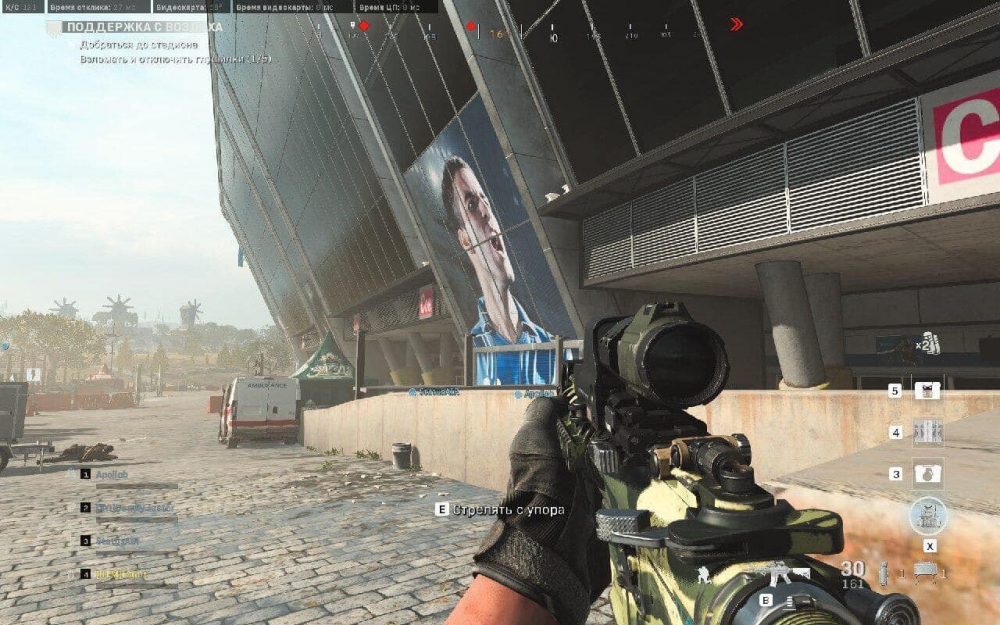
Task: Select the claymore tactical equipment icon
Action: click(x=925, y=572)
